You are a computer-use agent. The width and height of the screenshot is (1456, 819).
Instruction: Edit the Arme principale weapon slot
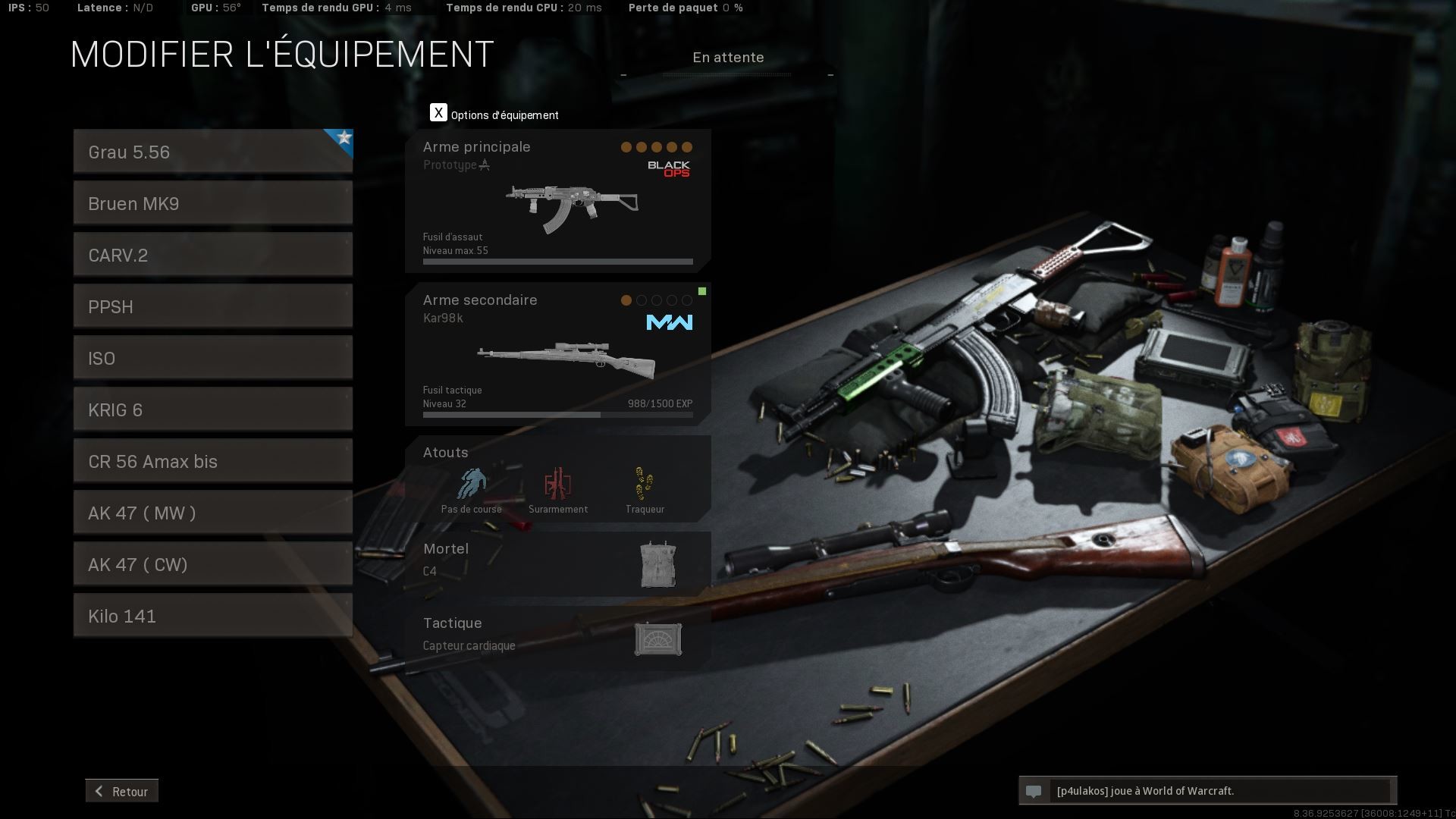coord(557,202)
